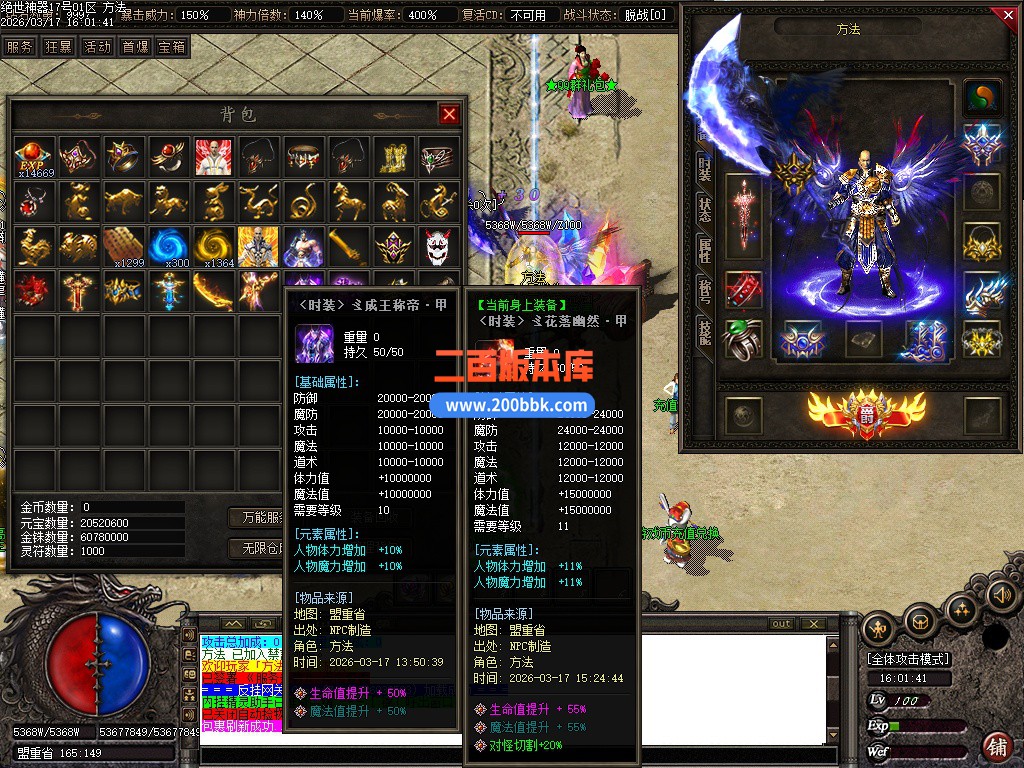This screenshot has height=768, width=1024.
Task: Open the 宝箱 treasure chest menu
Action: (x=171, y=46)
